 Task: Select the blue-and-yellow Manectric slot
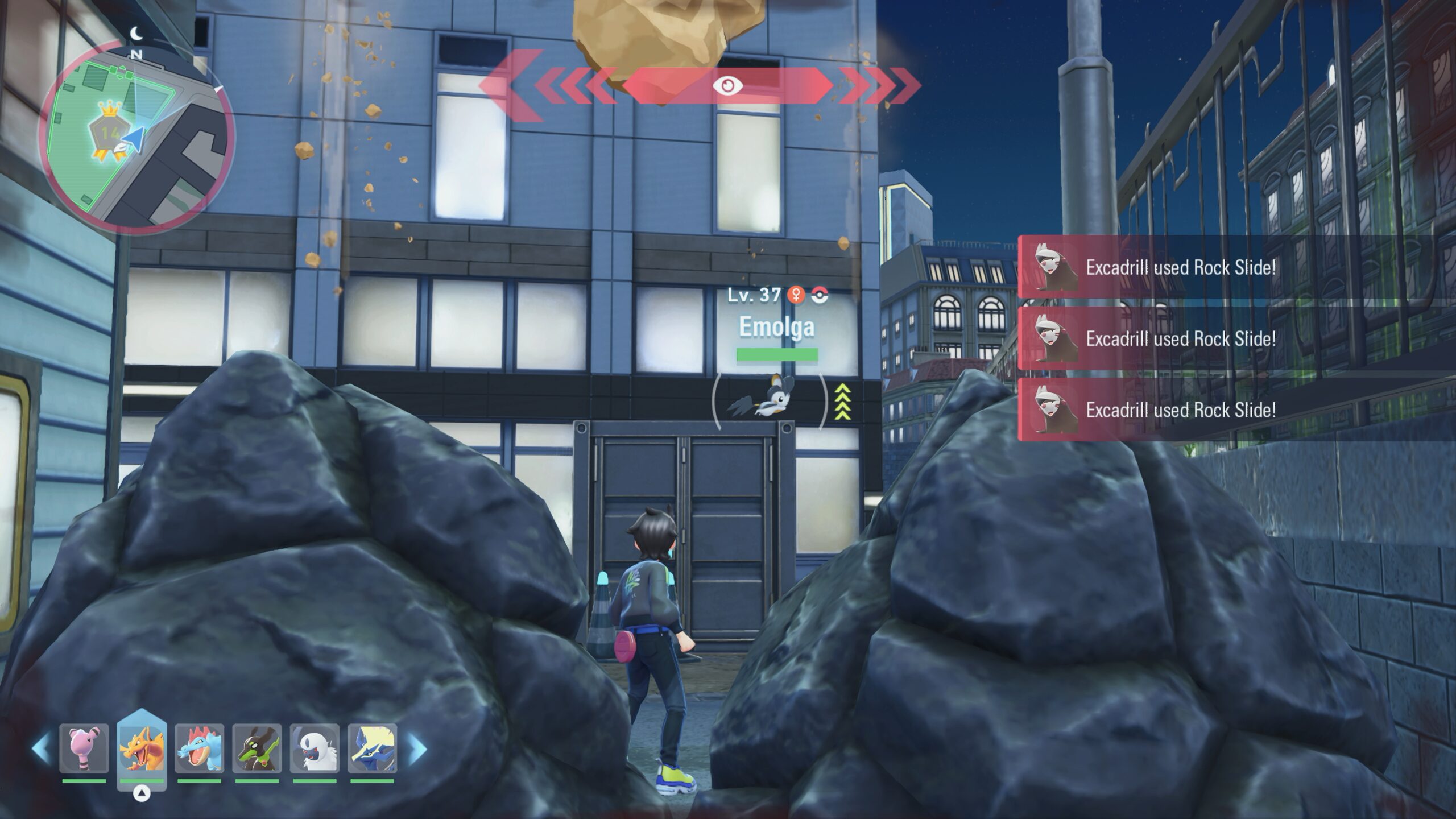[373, 748]
